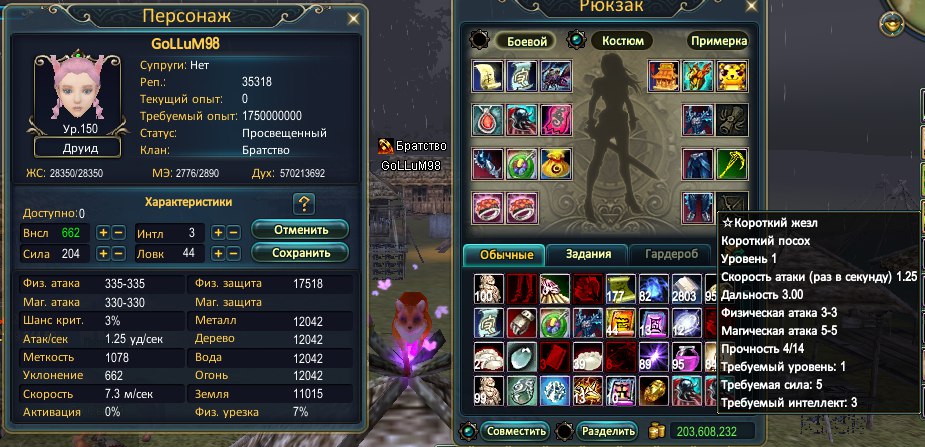Close the Персонаж character window
This screenshot has width=925, height=447.
point(352,18)
